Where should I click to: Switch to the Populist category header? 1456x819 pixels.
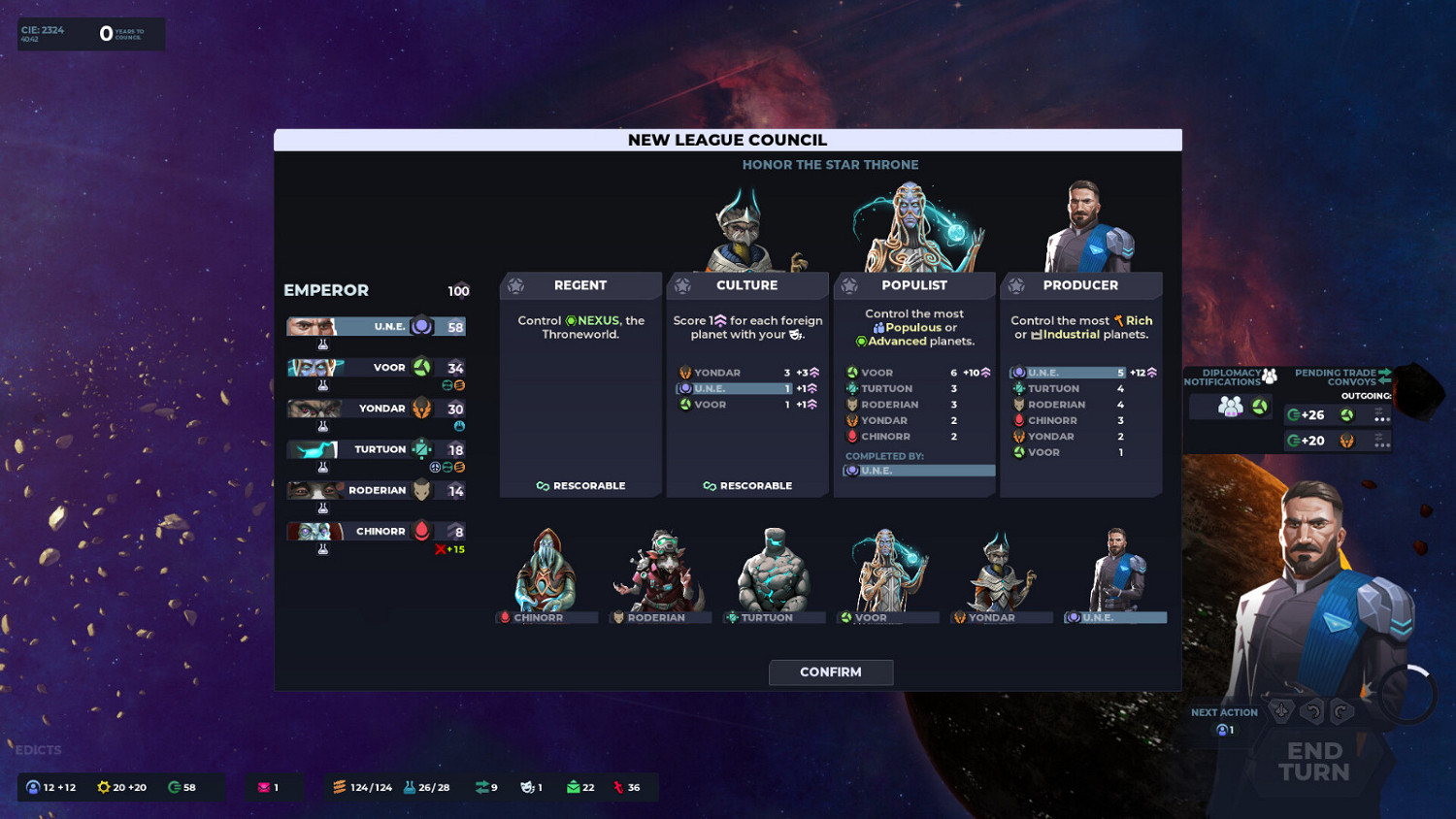point(913,285)
